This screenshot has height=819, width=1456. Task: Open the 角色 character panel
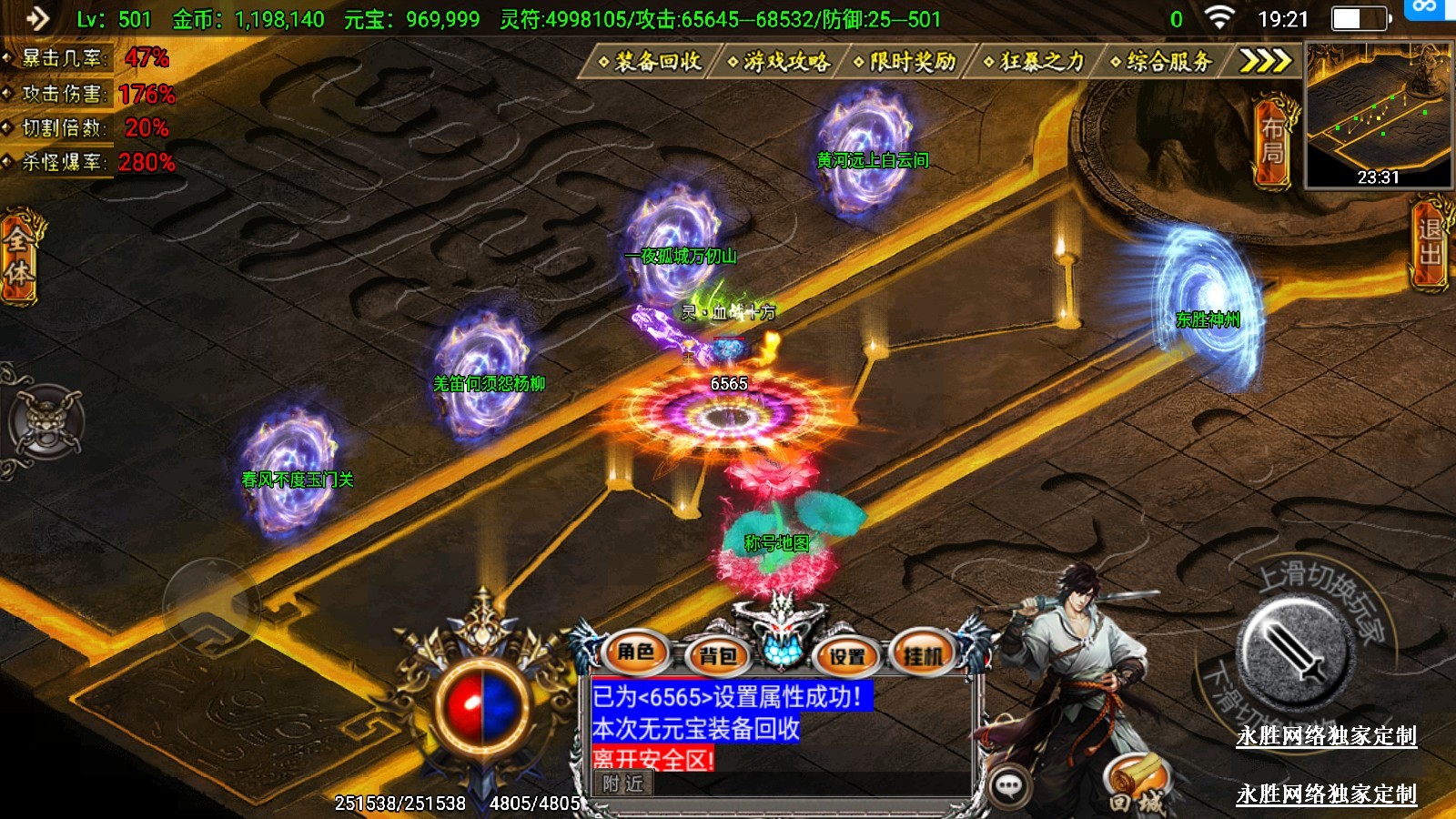[636, 652]
